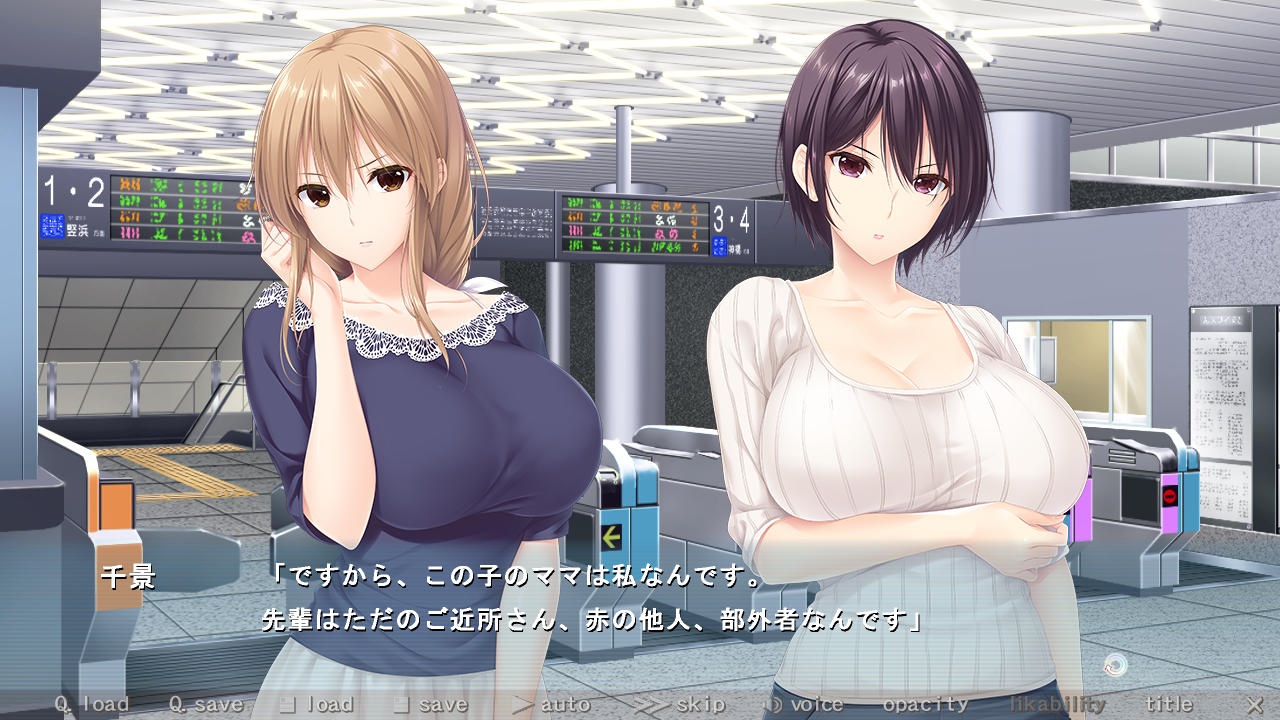Return to the title screen

coord(1169,705)
